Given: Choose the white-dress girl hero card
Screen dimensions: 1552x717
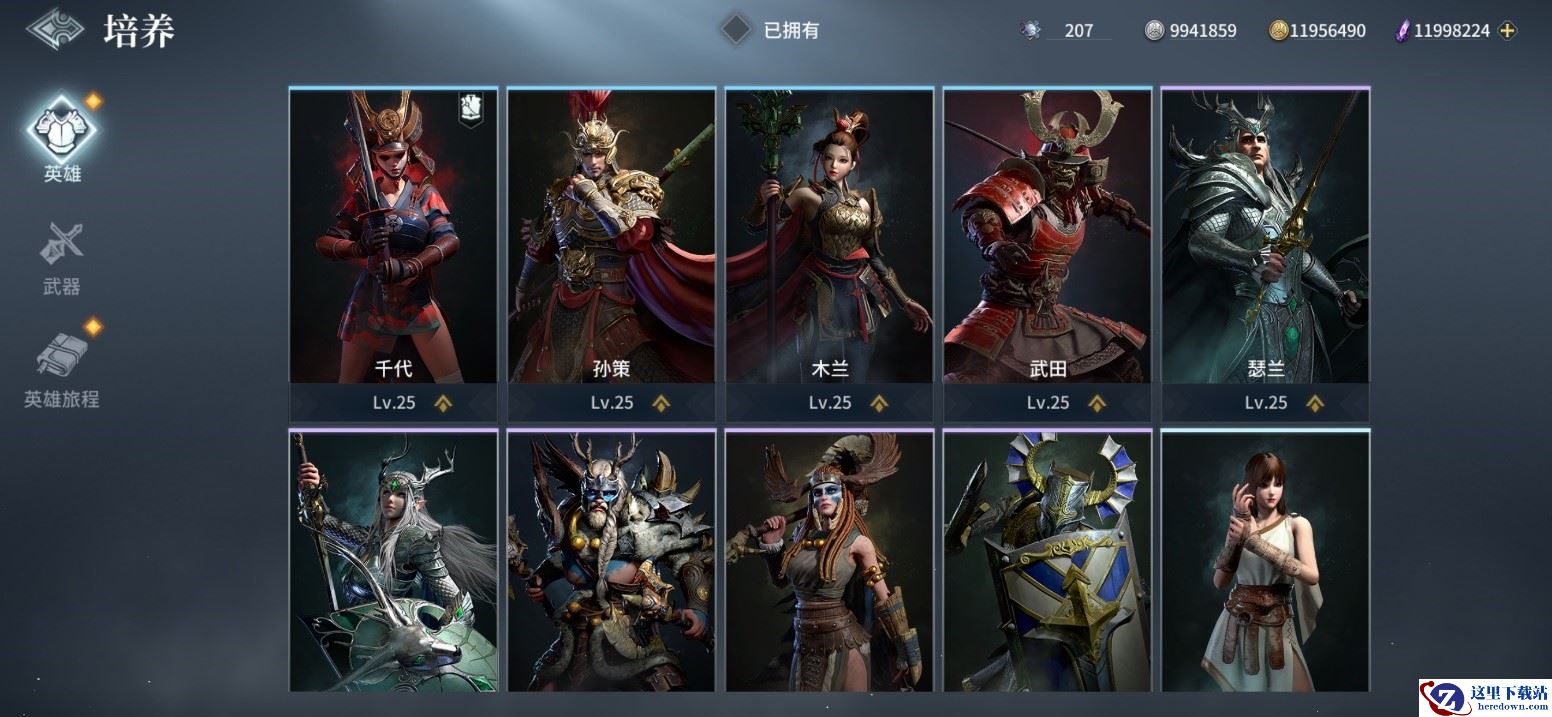Looking at the screenshot, I should click(1265, 561).
